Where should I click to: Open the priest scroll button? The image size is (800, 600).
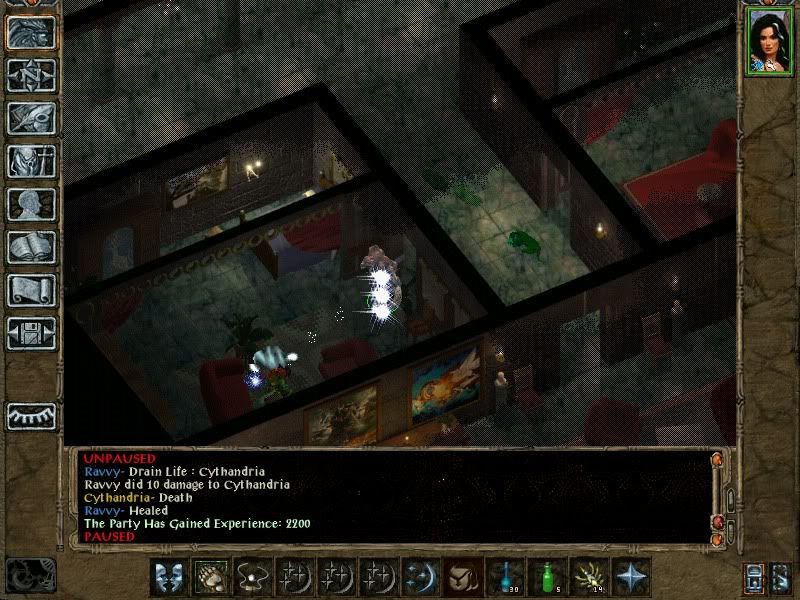tap(31, 291)
